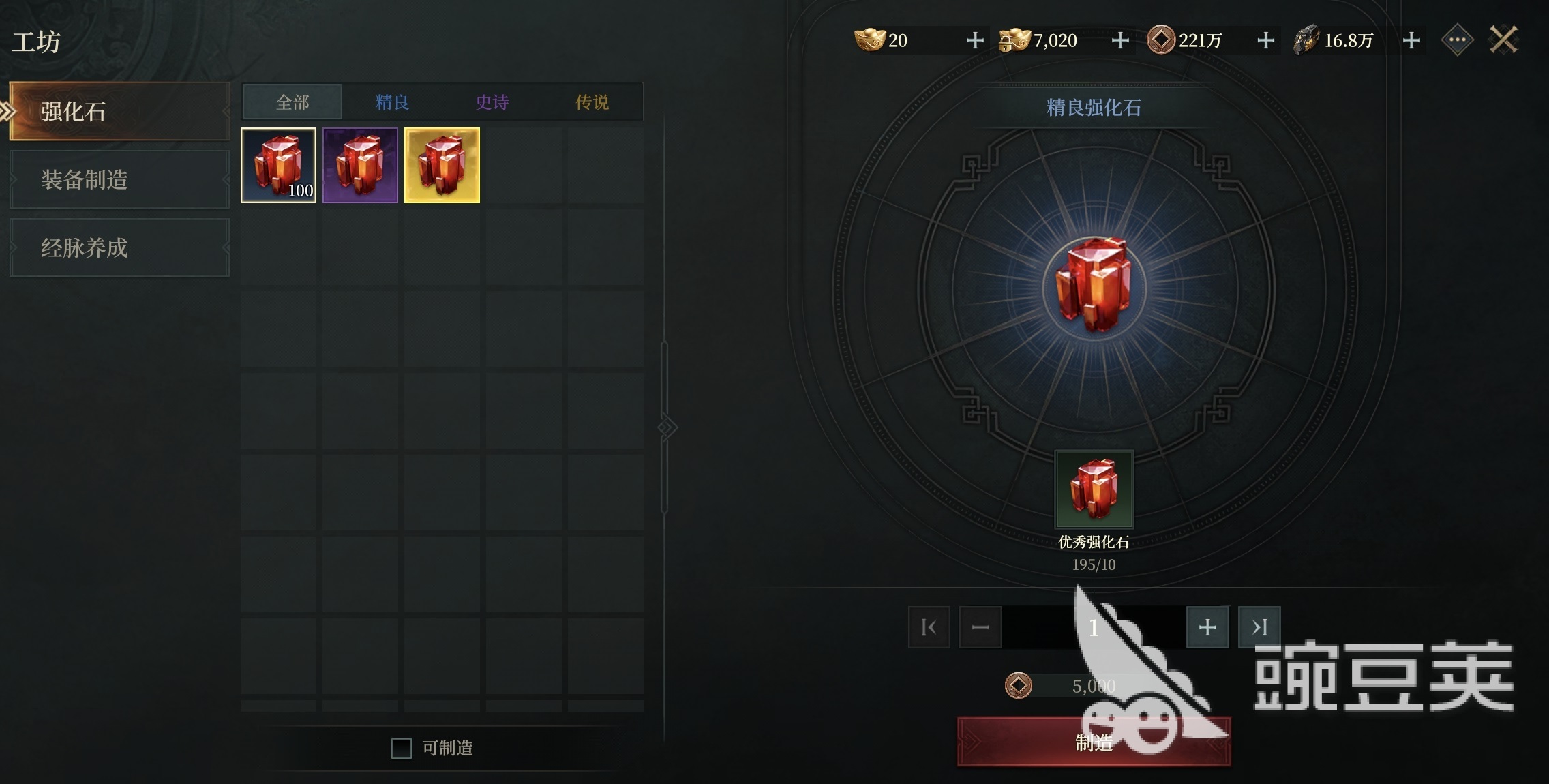
Task: Add more gold ingot currency
Action: (x=975, y=40)
